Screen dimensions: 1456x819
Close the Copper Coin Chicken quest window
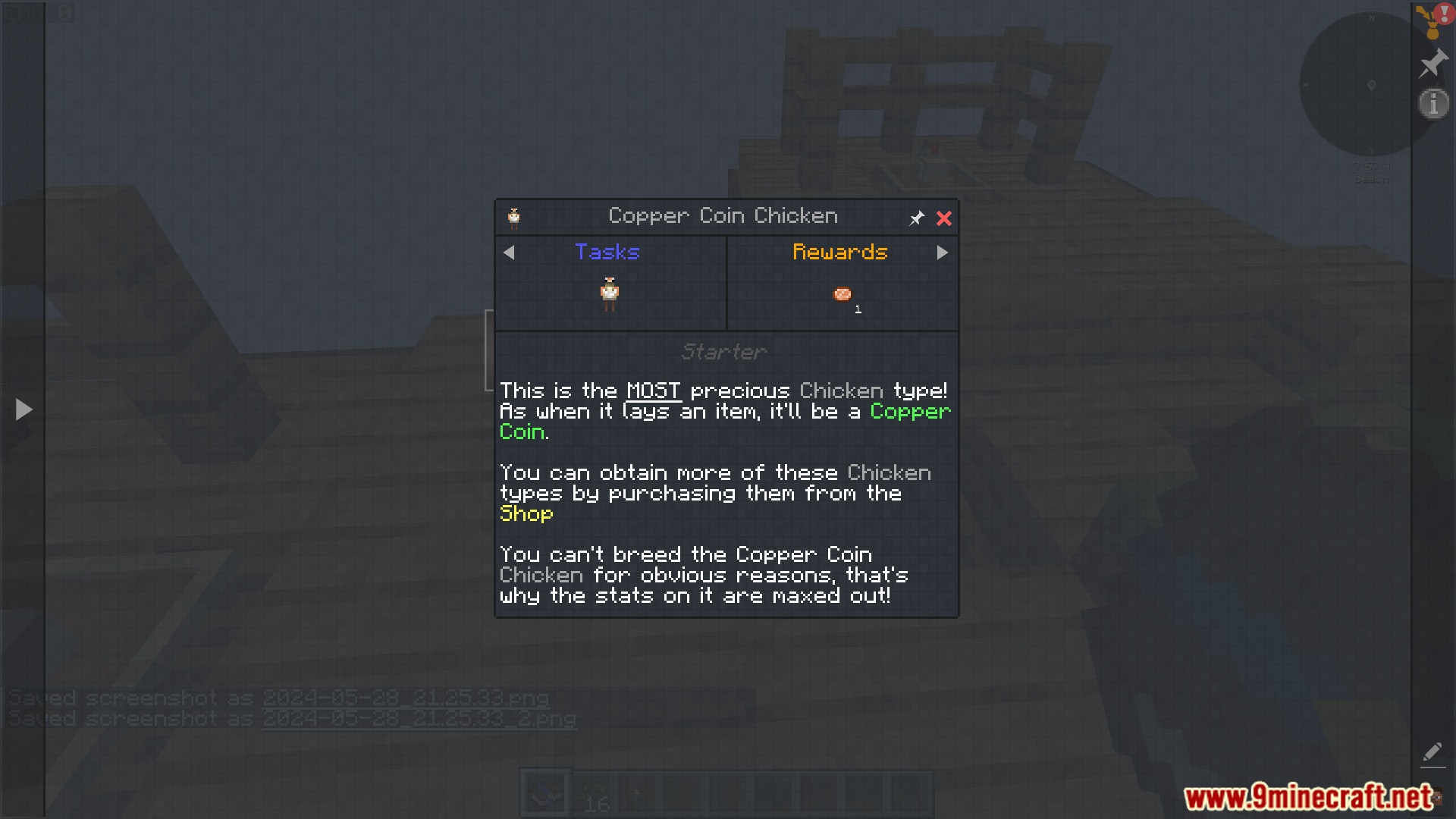tap(943, 218)
